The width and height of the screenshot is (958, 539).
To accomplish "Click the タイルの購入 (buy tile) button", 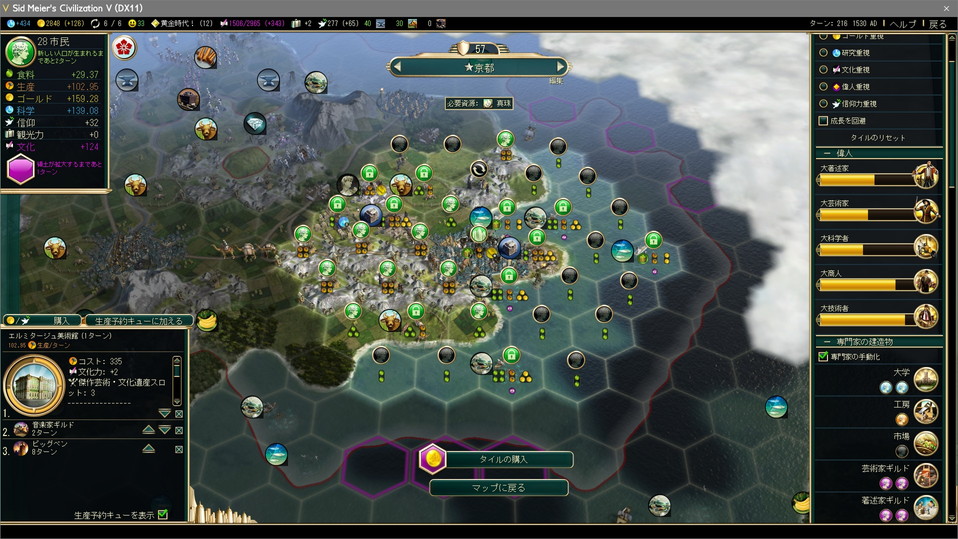I will tap(498, 459).
